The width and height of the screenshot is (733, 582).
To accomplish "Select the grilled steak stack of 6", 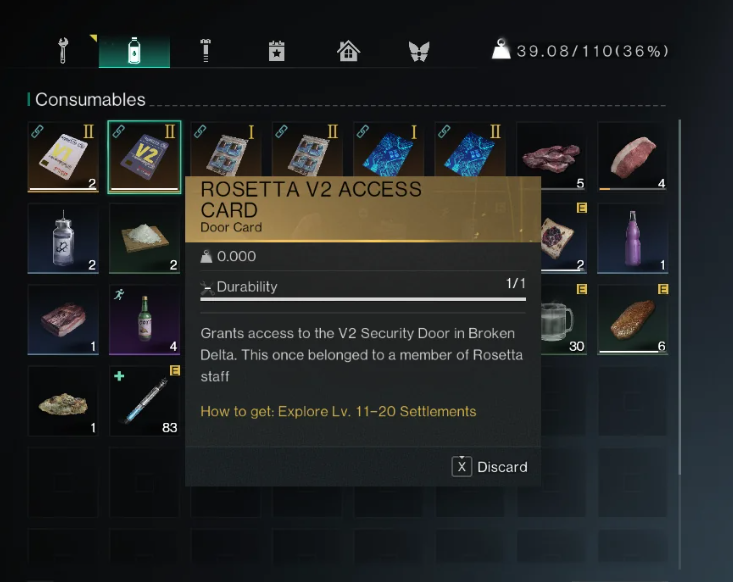I will click(x=632, y=320).
